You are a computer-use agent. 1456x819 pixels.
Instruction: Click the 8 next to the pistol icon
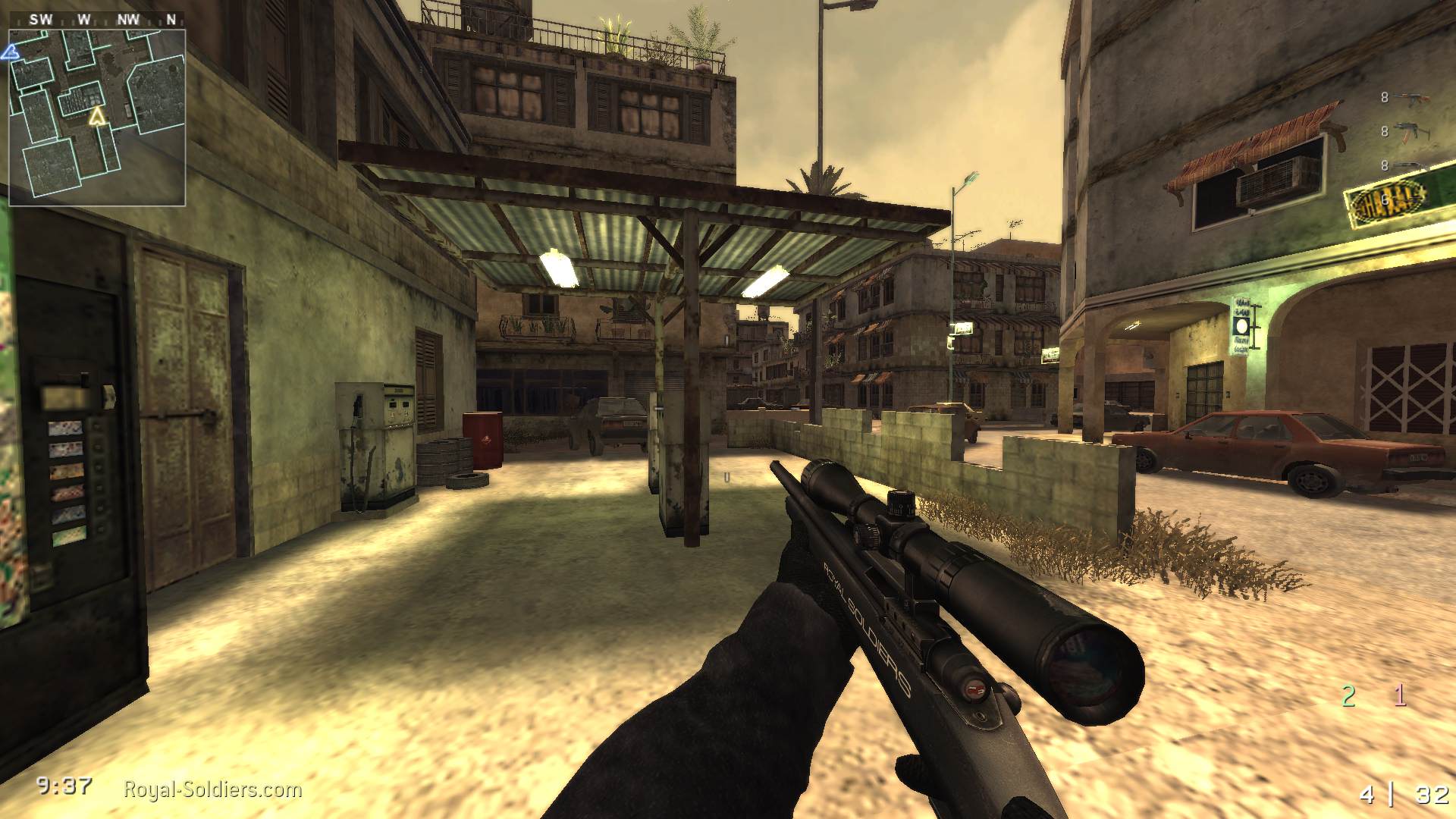(x=1385, y=163)
